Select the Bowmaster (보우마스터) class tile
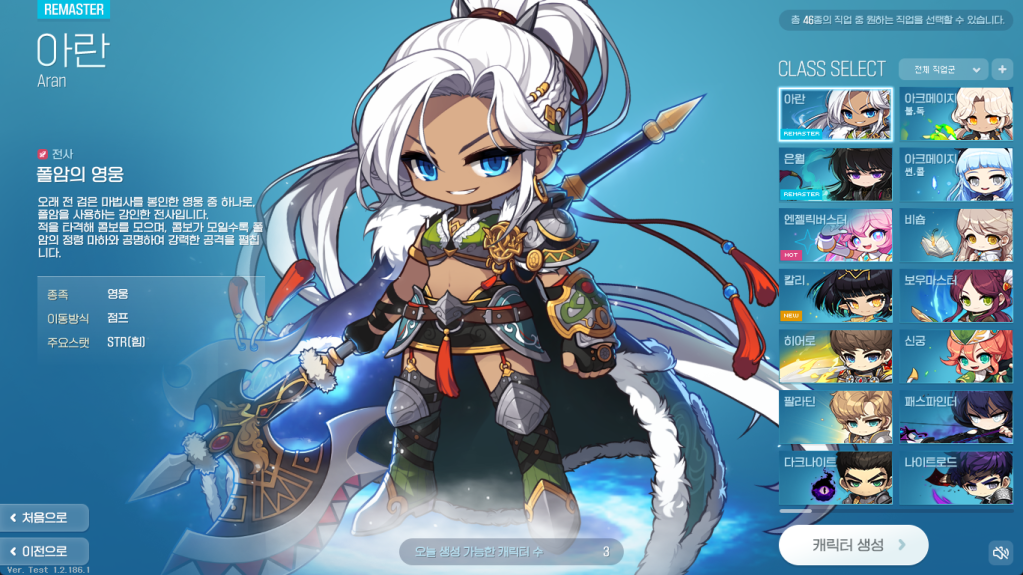 click(955, 296)
